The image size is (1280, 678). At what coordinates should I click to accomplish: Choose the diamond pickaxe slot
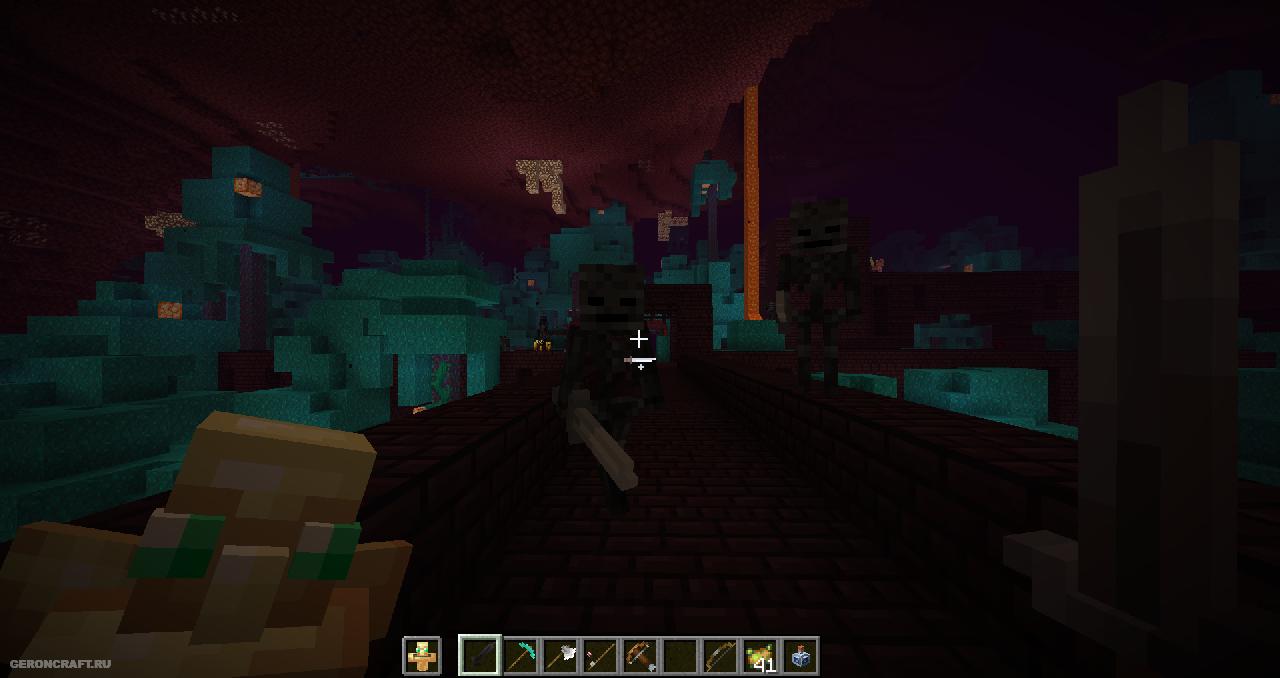coord(520,656)
